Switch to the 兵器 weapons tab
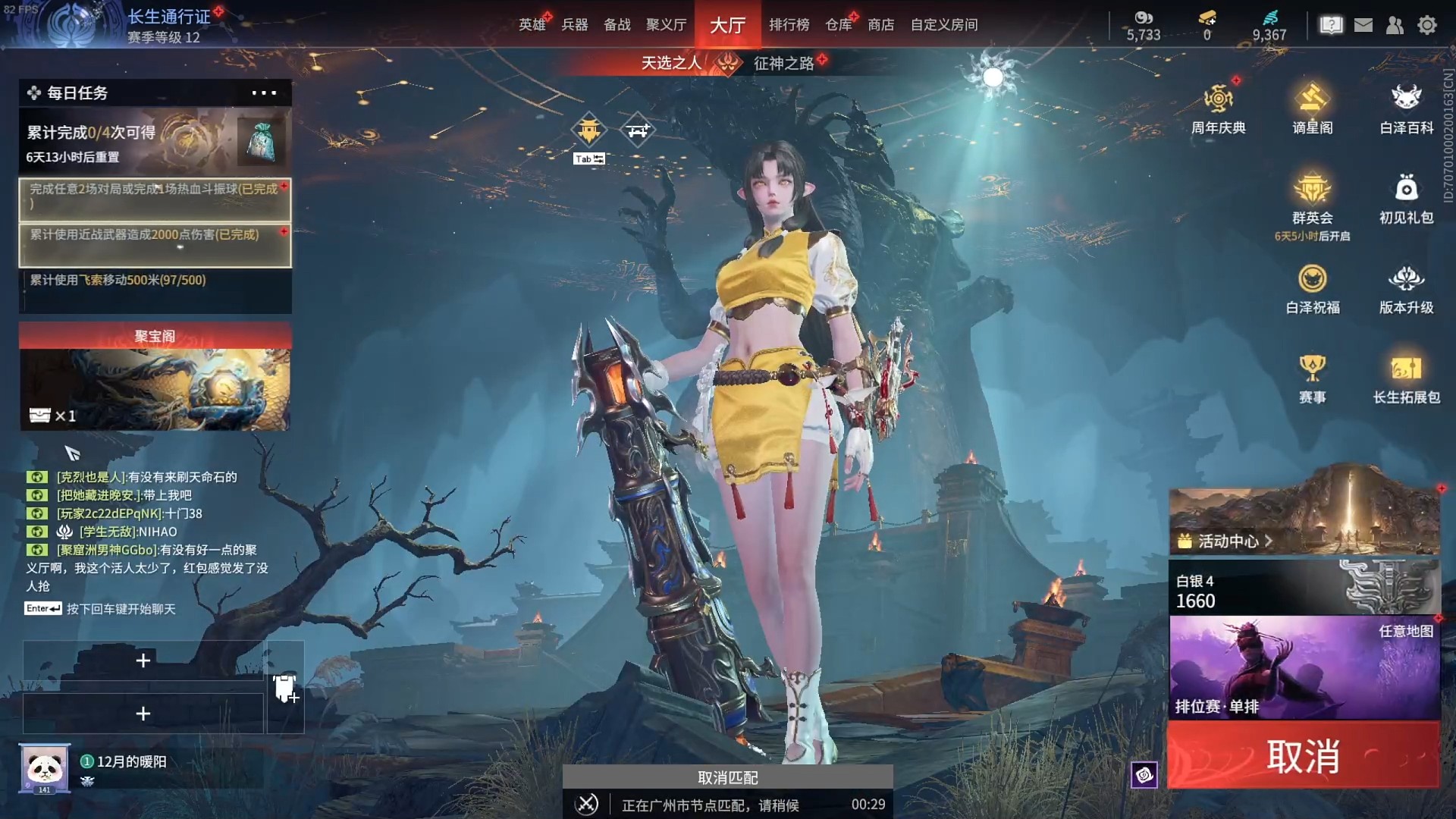The width and height of the screenshot is (1456, 819). tap(575, 25)
